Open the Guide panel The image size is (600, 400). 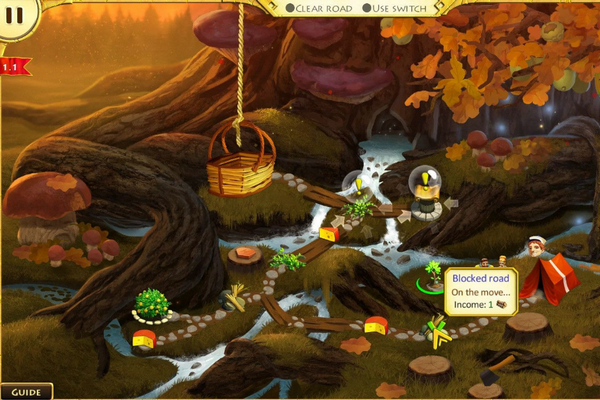pos(26,392)
